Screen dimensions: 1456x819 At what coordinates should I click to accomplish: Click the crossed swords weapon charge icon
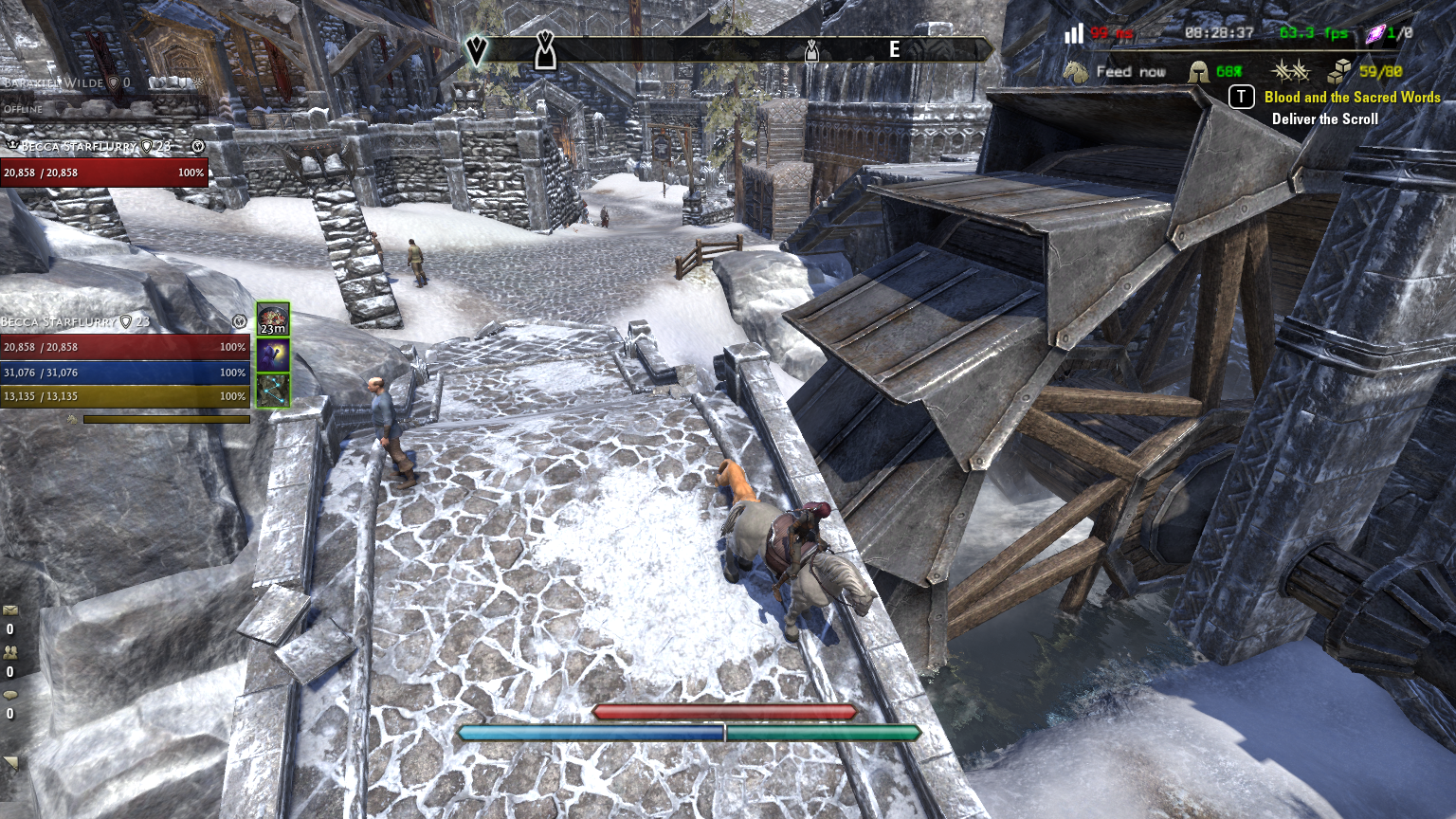tap(1290, 71)
